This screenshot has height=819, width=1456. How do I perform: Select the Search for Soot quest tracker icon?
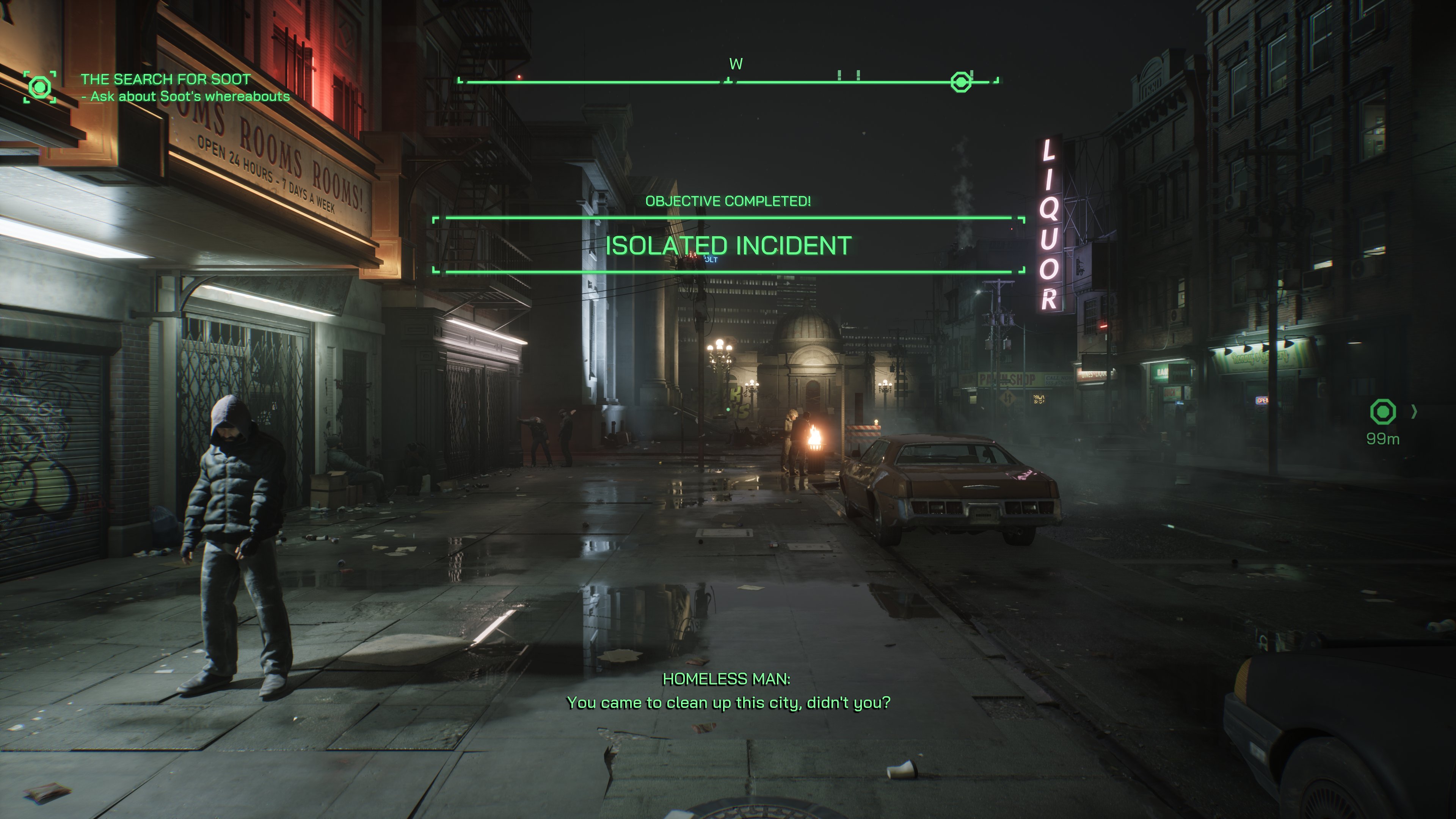[39, 87]
